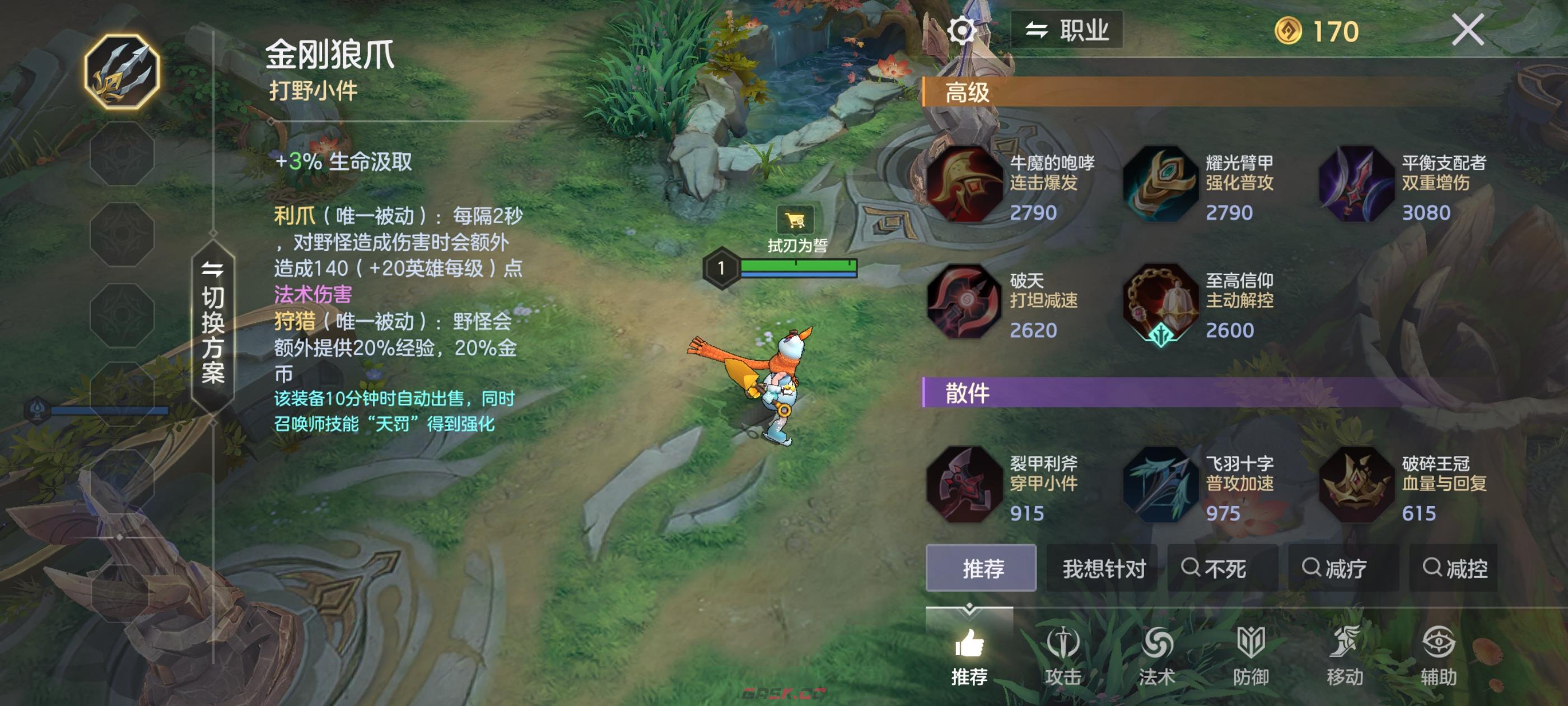Close the equipment shop panel
This screenshot has width=1568, height=706.
coord(1468,30)
